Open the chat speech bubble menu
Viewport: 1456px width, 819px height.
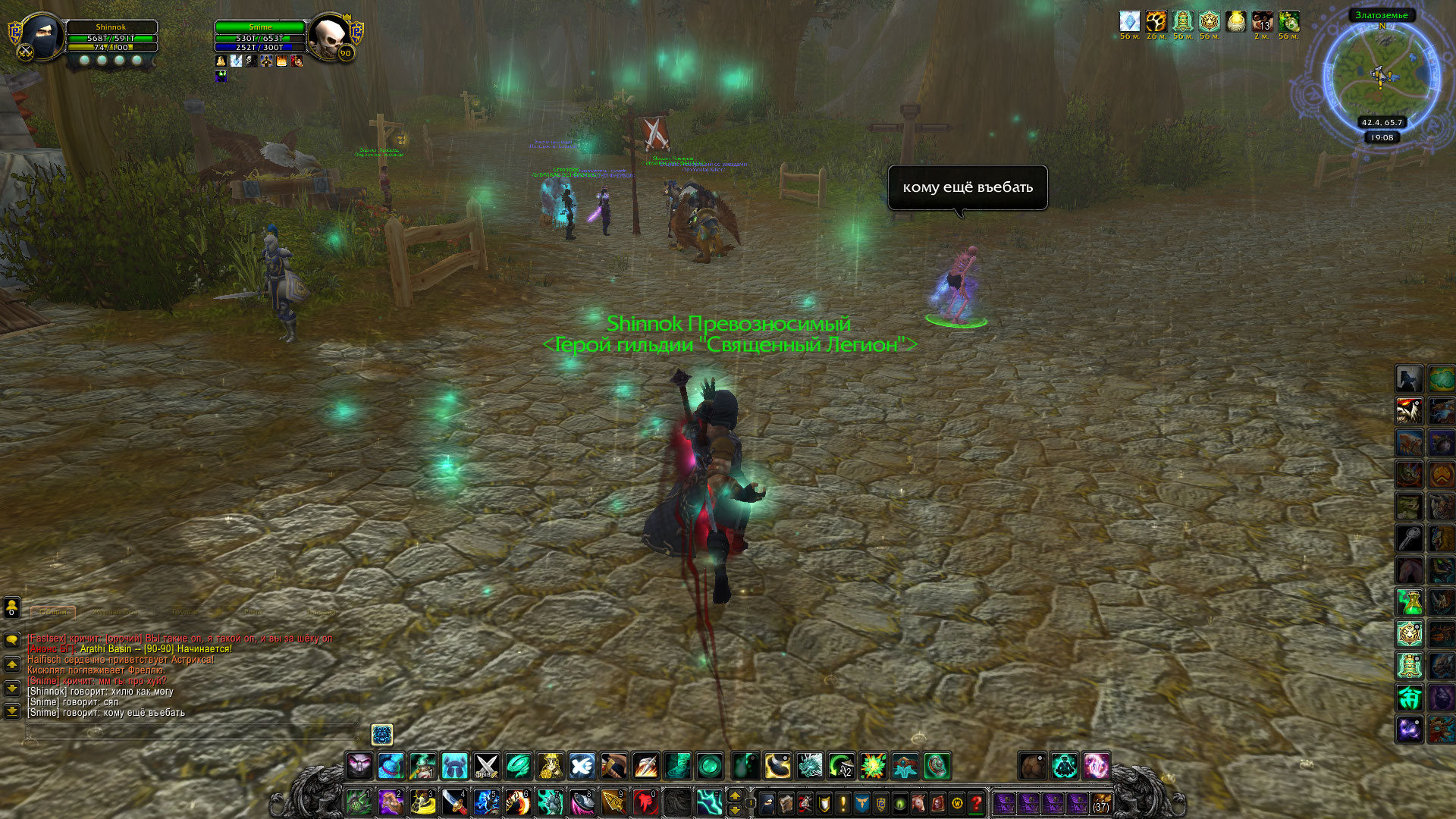pyautogui.click(x=12, y=639)
